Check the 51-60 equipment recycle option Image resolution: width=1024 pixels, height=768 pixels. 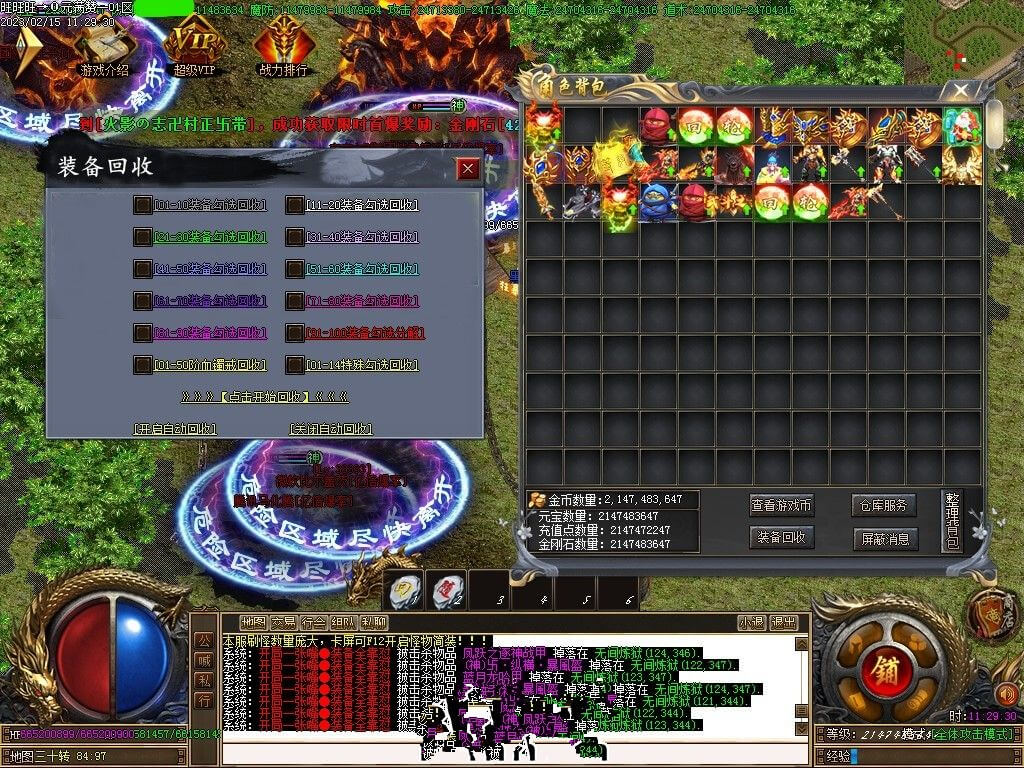294,269
